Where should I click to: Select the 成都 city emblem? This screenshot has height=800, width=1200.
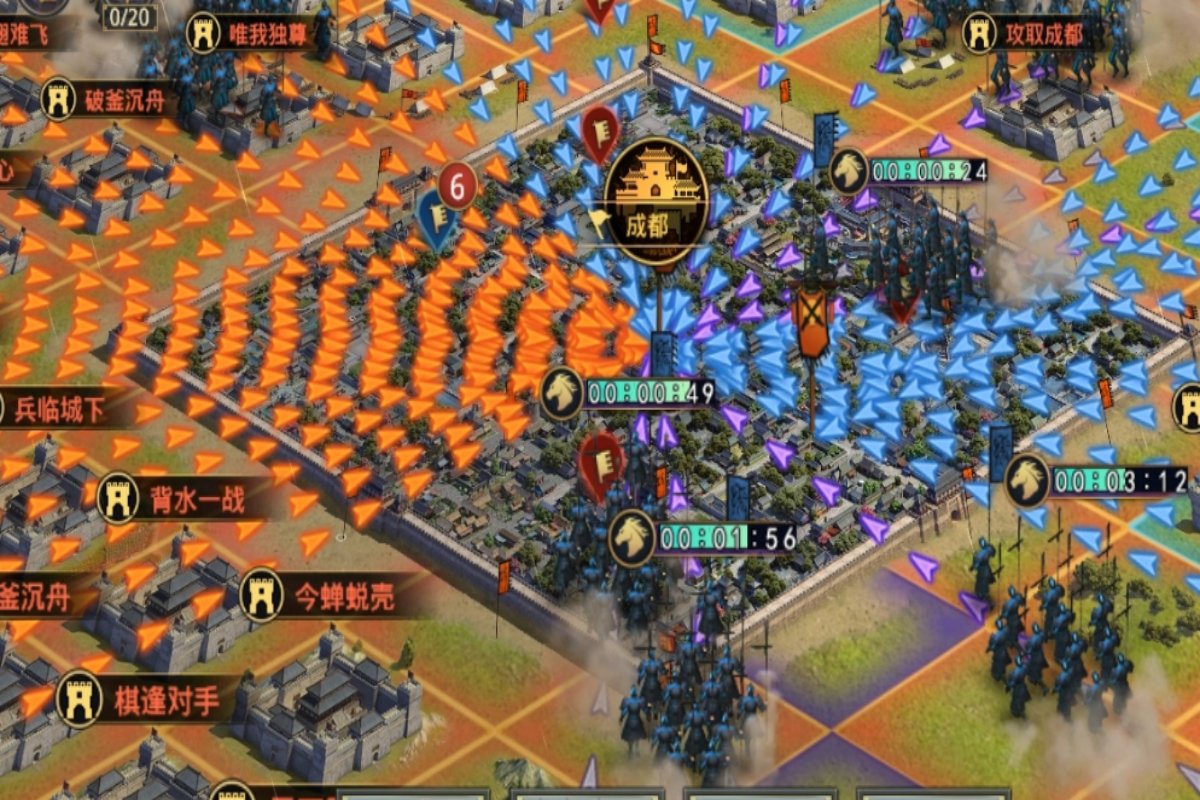(x=655, y=200)
